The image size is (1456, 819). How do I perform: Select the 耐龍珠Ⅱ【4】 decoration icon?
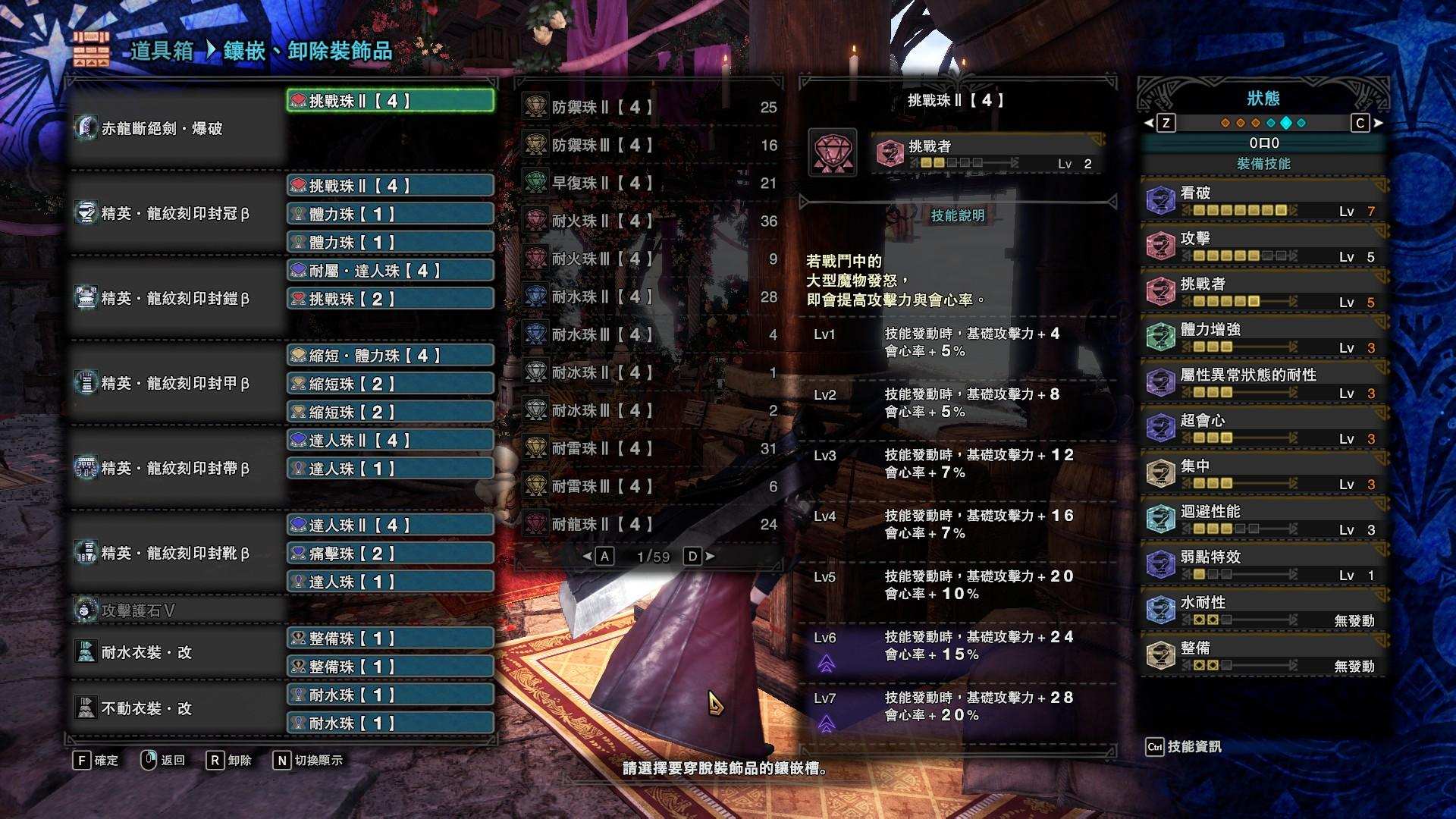coord(536,522)
